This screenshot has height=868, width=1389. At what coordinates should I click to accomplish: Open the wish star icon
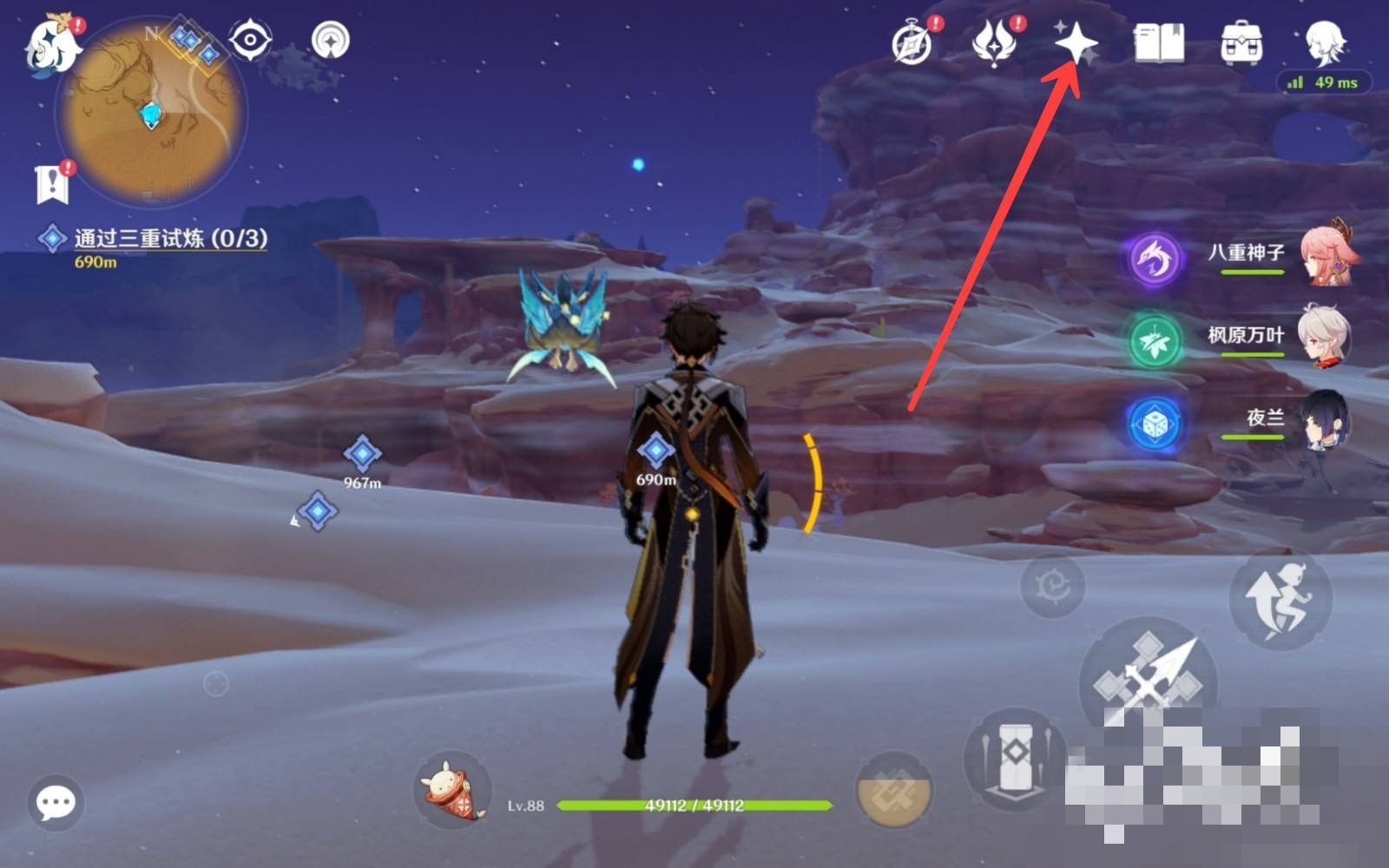[x=1076, y=42]
